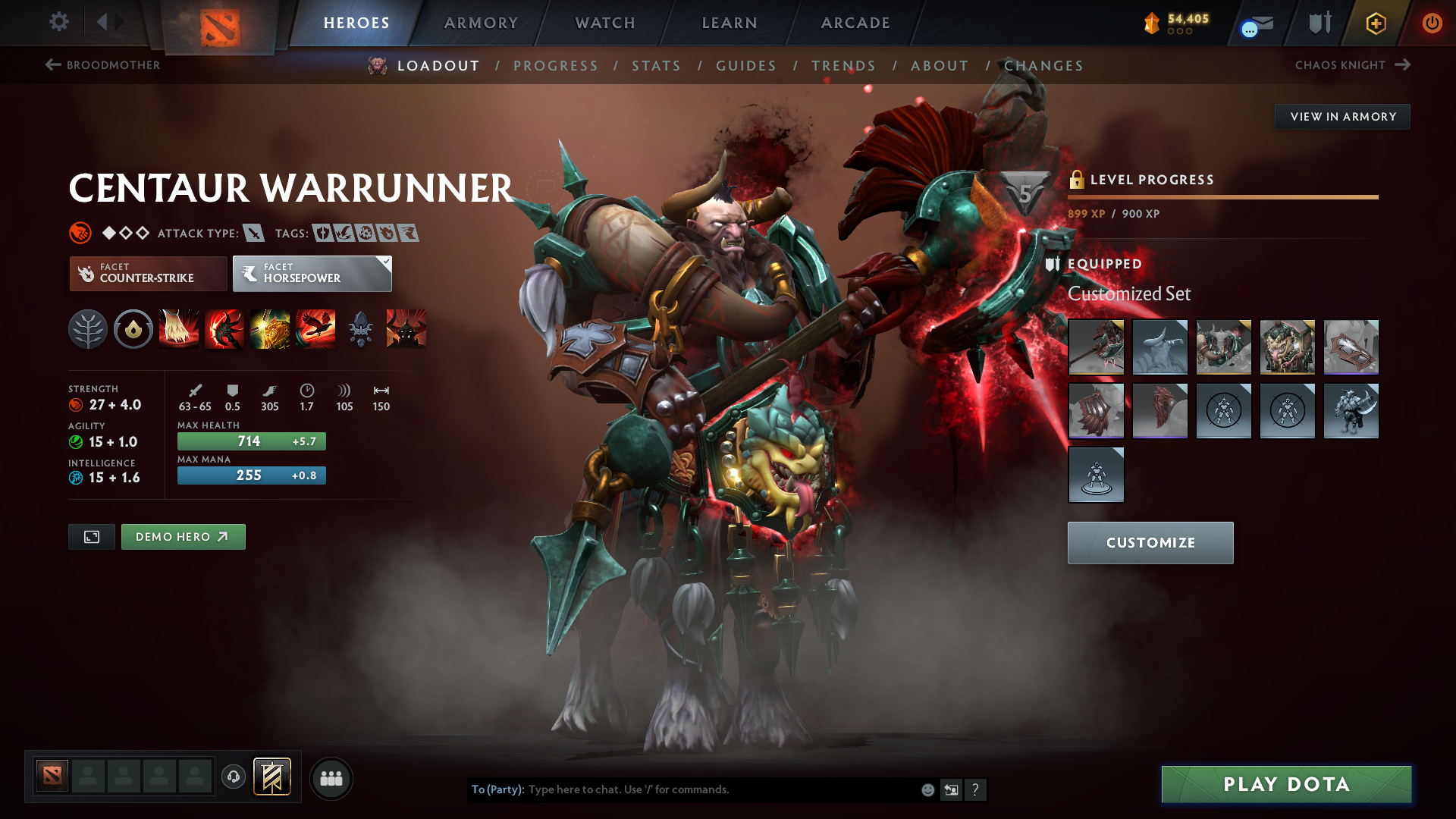Click the Aghanim's Scepter upgrade icon

(360, 329)
